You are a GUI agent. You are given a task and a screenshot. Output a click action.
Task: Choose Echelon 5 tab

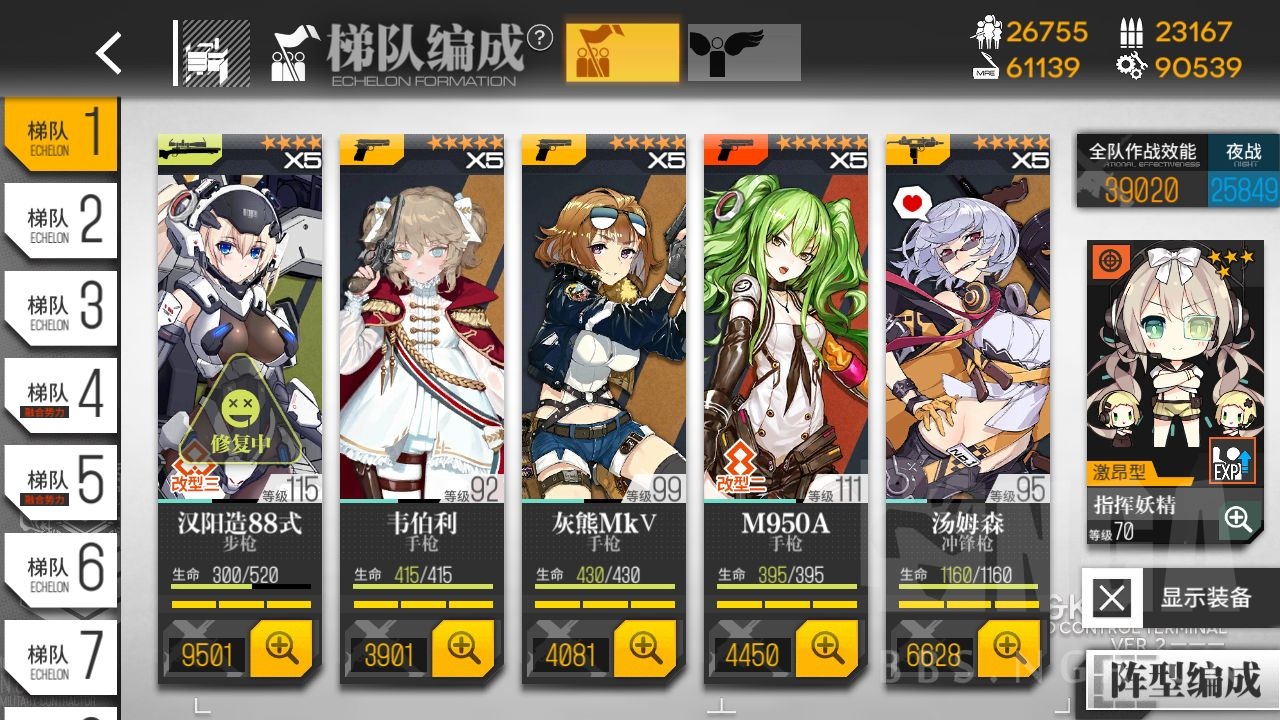62,483
